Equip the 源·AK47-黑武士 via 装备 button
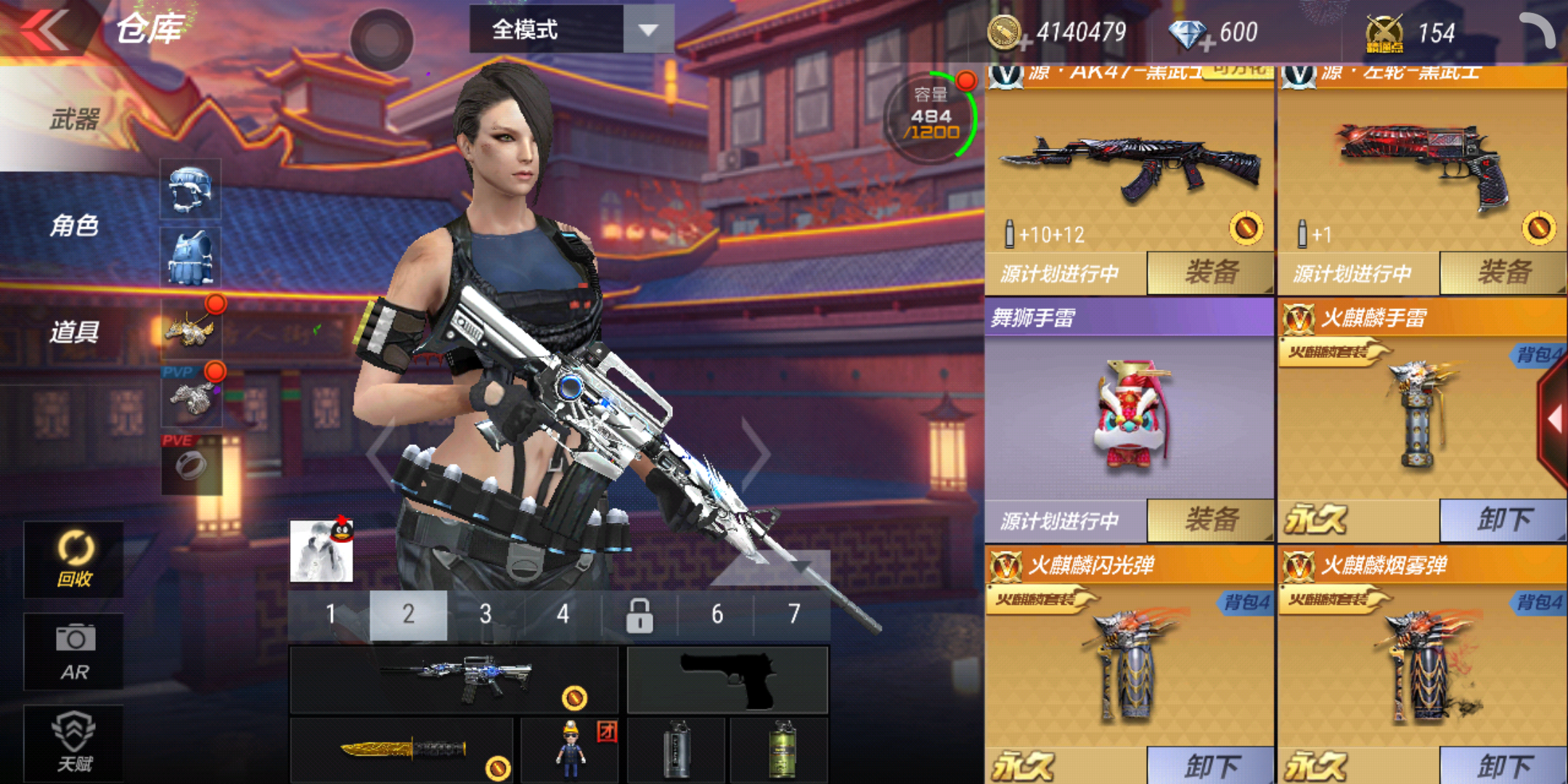 1209,272
